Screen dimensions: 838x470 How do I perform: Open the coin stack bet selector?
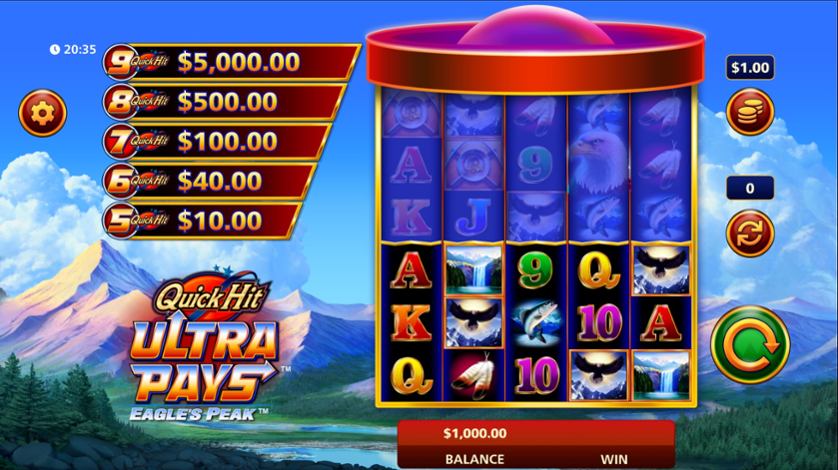[750, 112]
